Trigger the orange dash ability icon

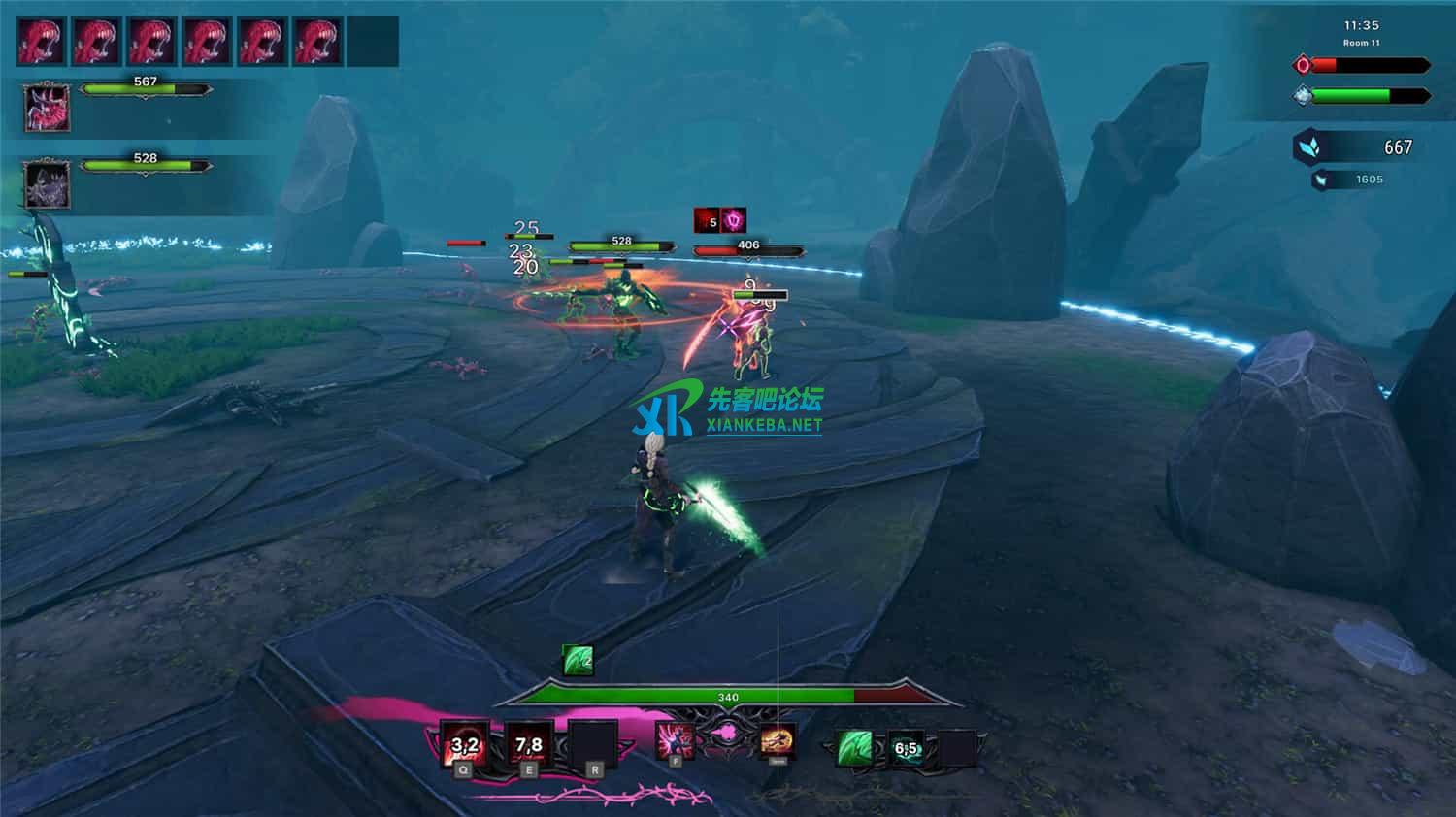coord(778,741)
